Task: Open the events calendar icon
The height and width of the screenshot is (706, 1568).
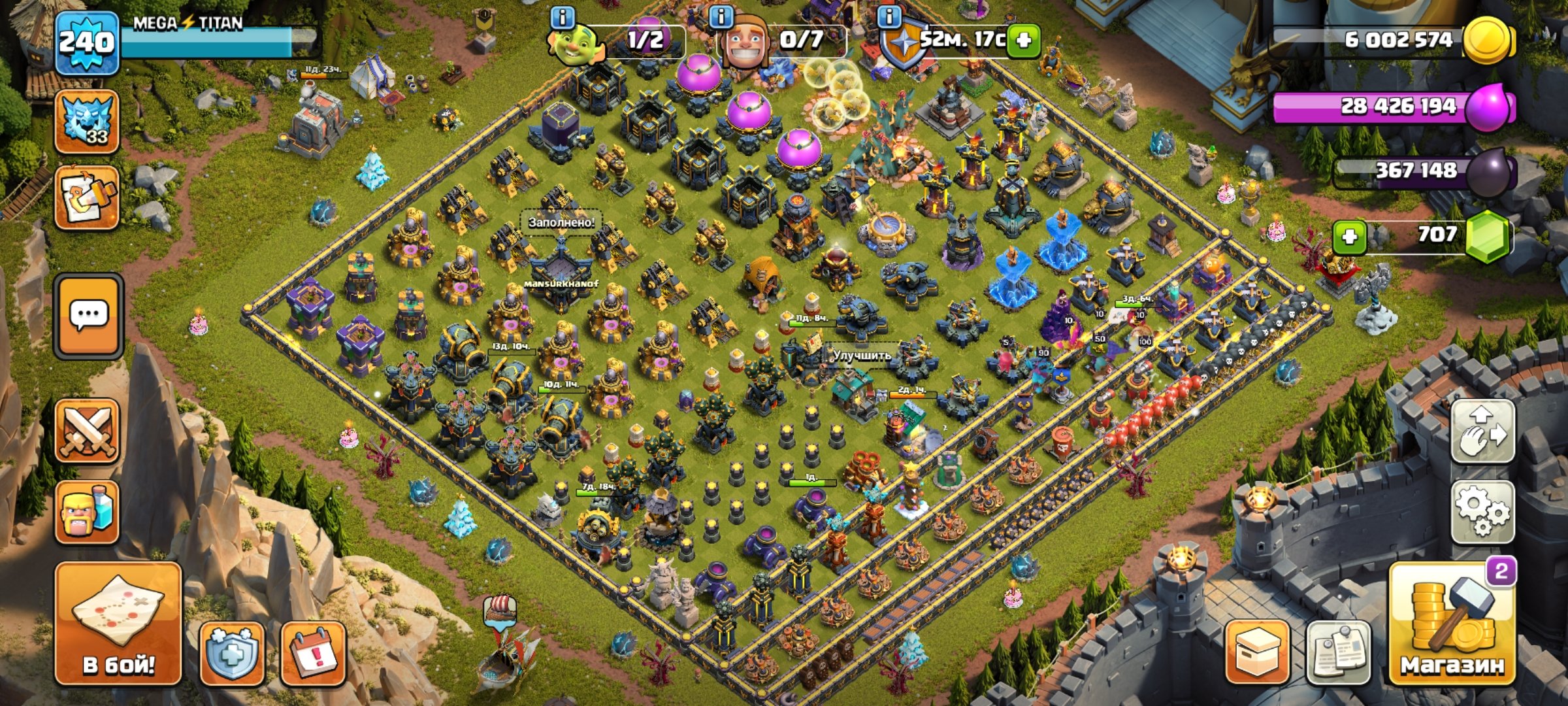Action: 313,652
